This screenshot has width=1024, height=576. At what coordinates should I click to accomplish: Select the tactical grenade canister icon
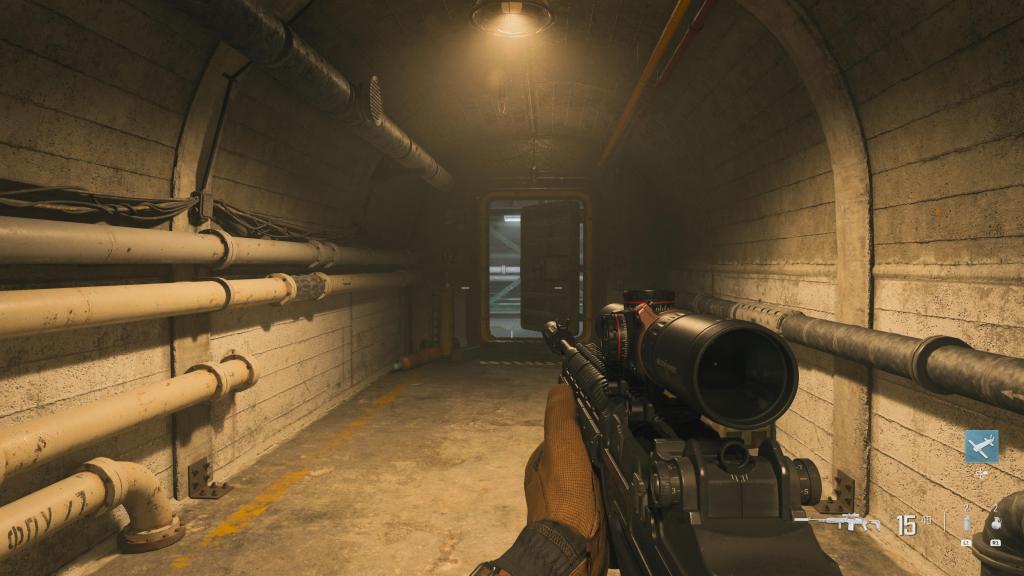(967, 525)
